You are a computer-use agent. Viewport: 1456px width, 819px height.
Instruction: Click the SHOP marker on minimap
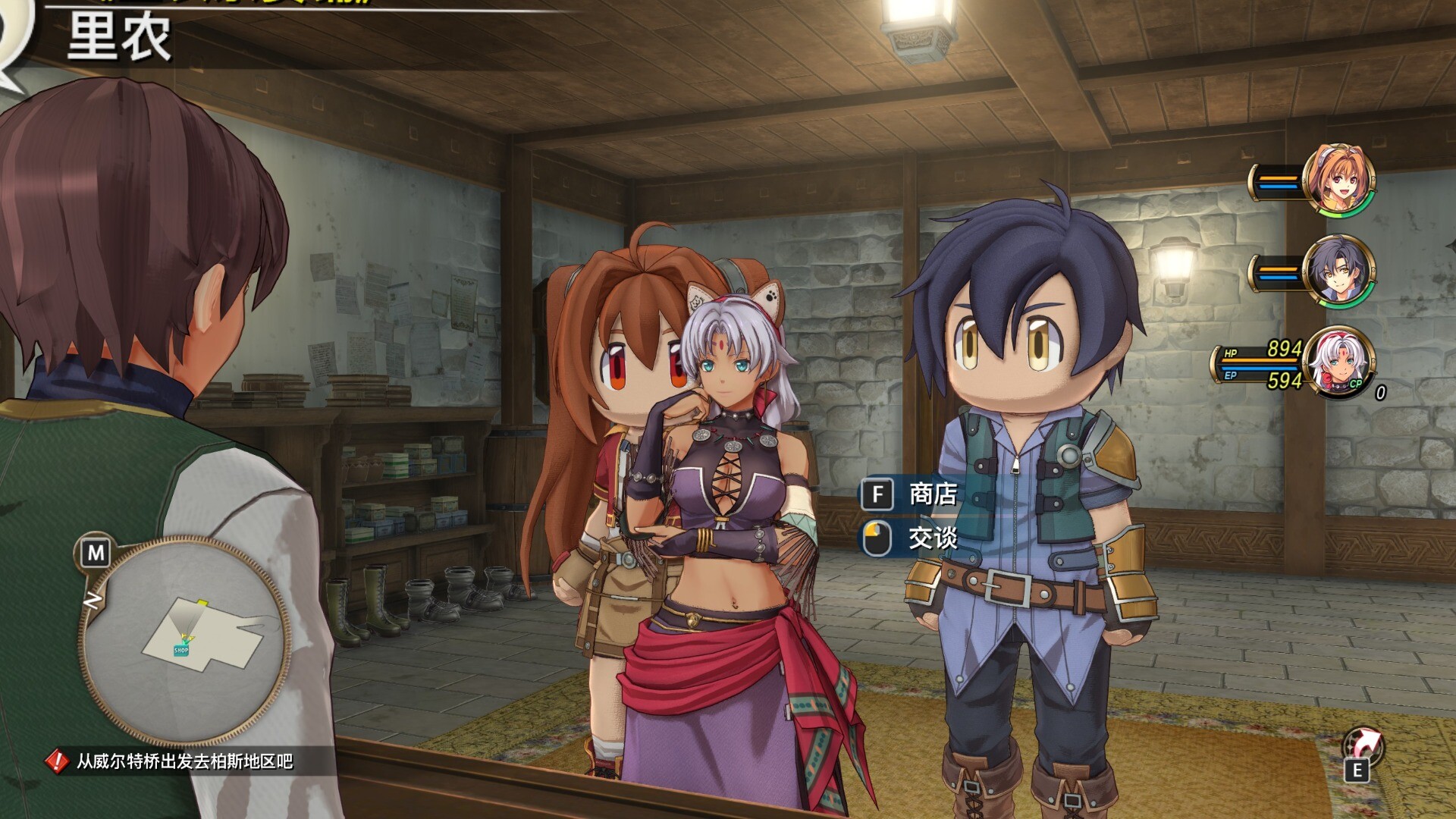(181, 650)
